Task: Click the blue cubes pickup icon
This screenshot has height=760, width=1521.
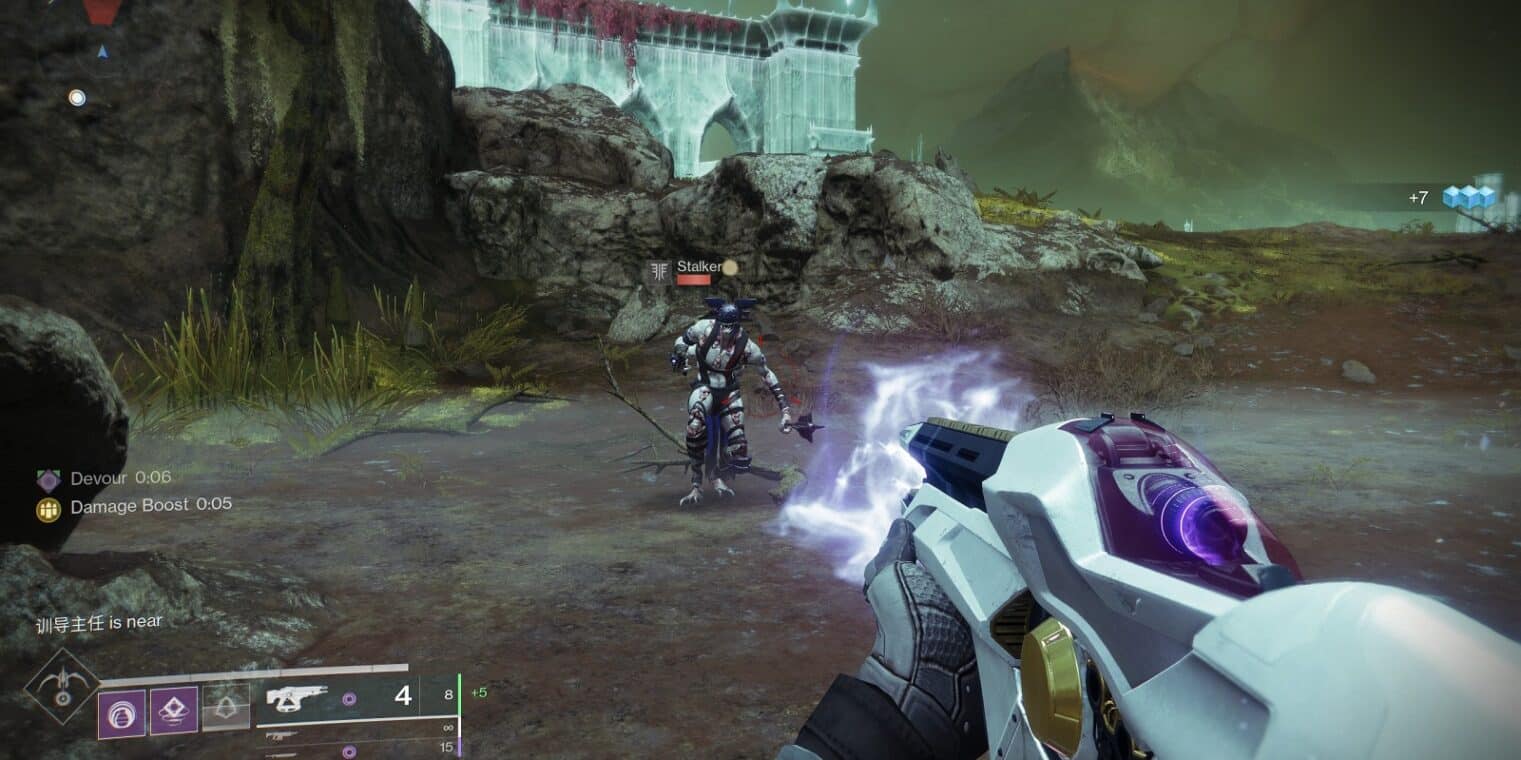Action: point(1469,197)
